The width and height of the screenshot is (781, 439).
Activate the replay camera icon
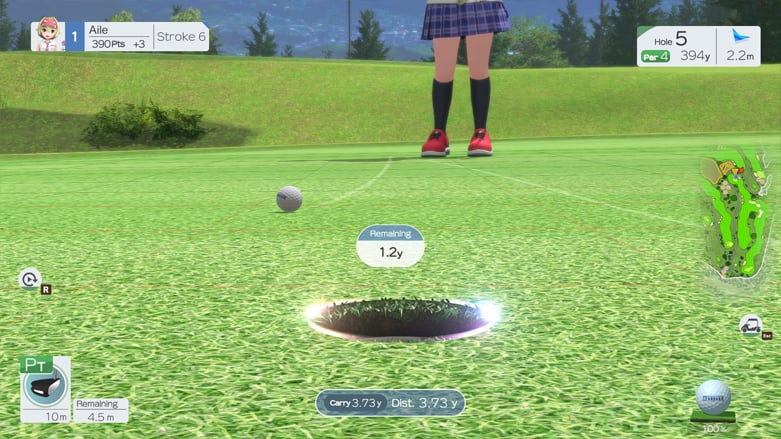30,279
